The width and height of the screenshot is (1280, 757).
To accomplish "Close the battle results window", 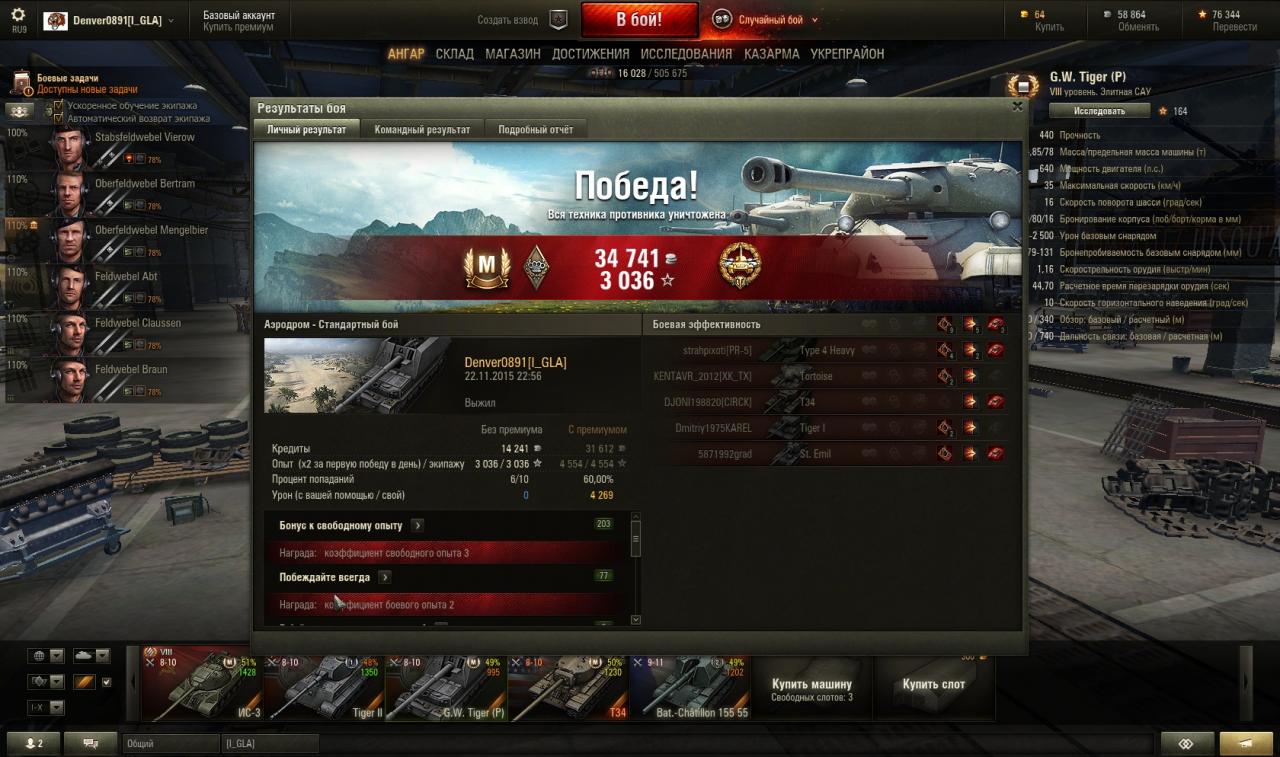I will pyautogui.click(x=1017, y=106).
